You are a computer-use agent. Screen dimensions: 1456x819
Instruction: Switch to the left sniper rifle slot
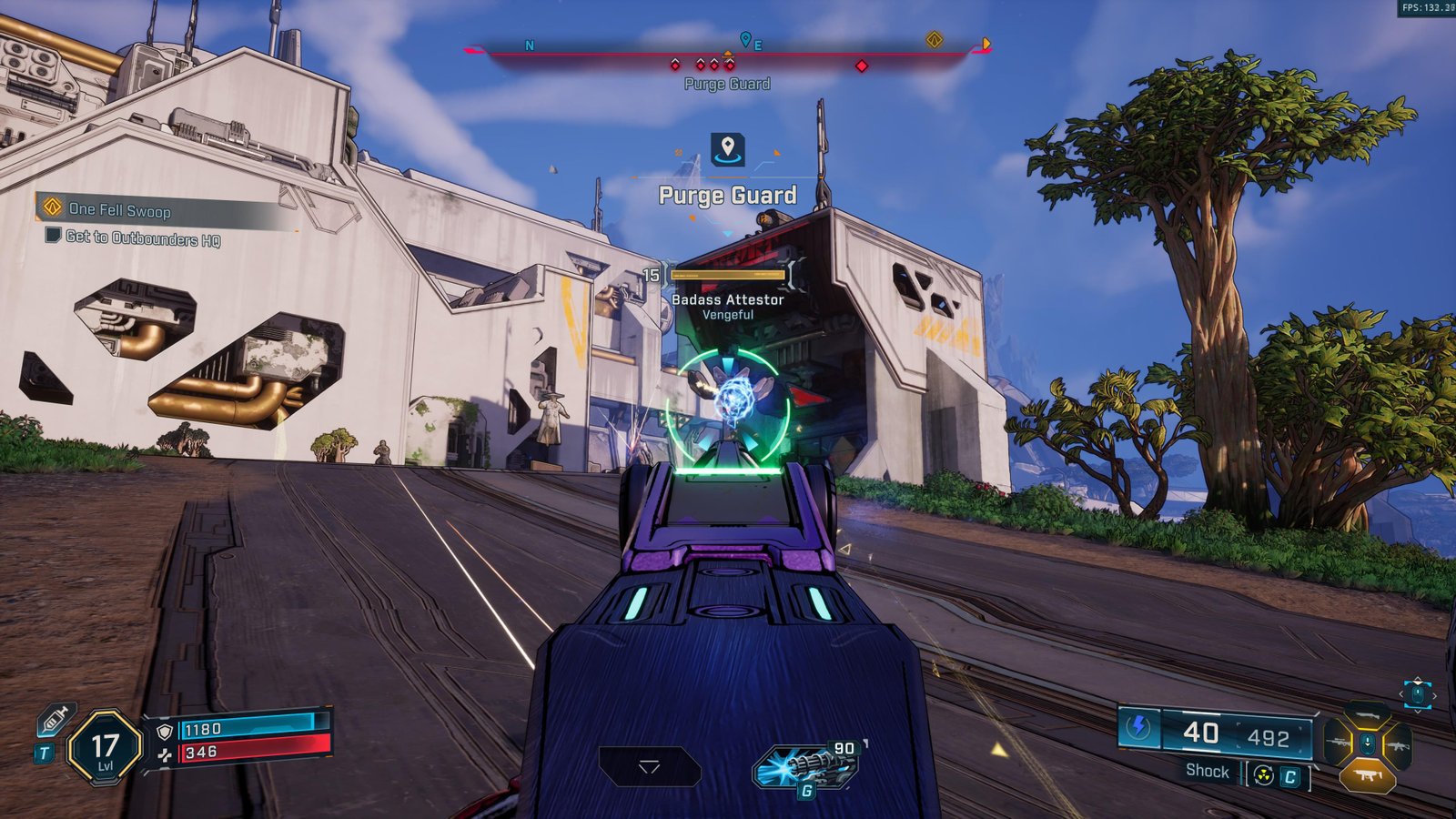(x=1338, y=744)
